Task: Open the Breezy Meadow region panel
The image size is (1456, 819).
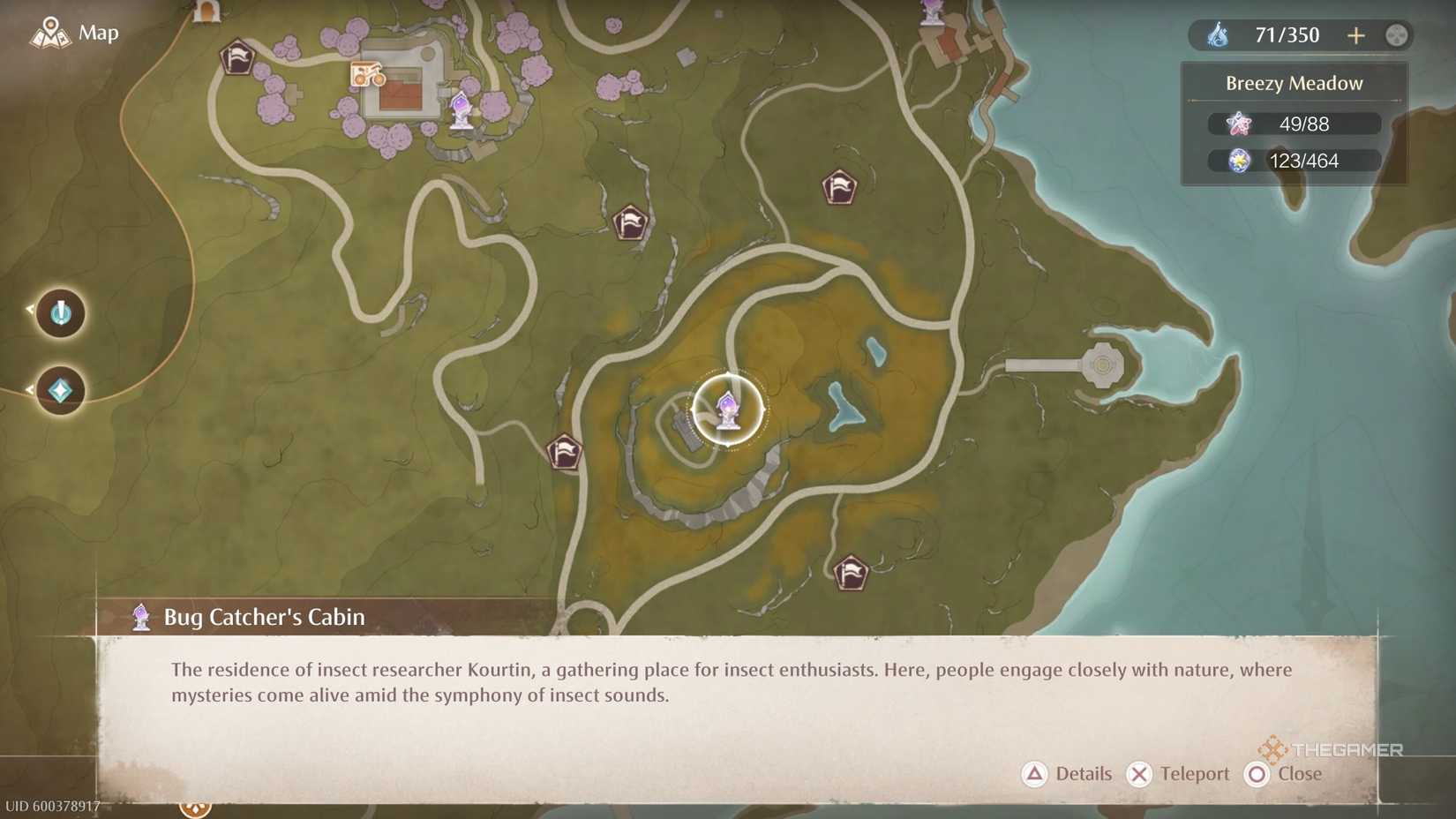Action: [1294, 83]
